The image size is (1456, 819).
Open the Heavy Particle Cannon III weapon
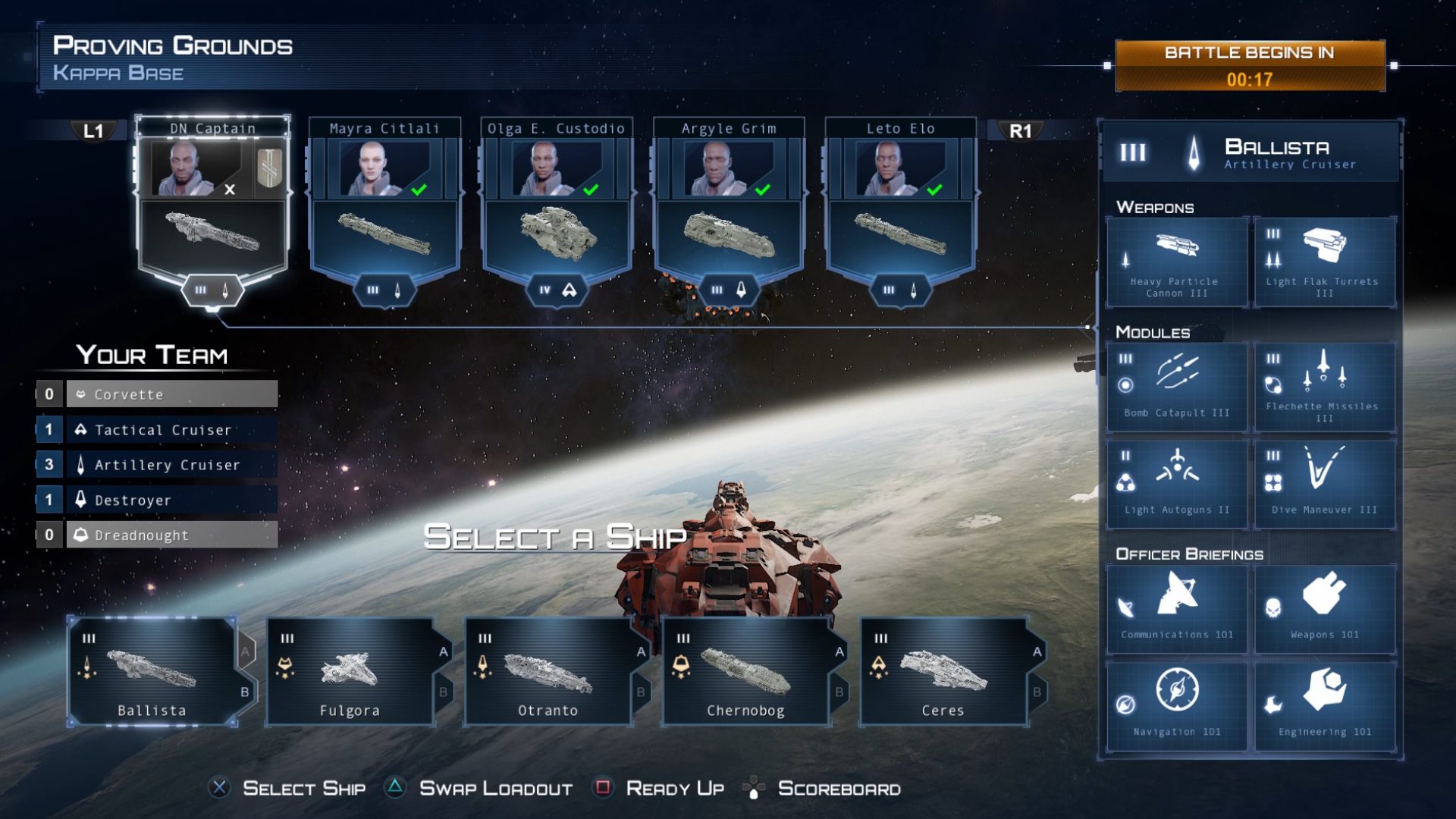point(1177,262)
